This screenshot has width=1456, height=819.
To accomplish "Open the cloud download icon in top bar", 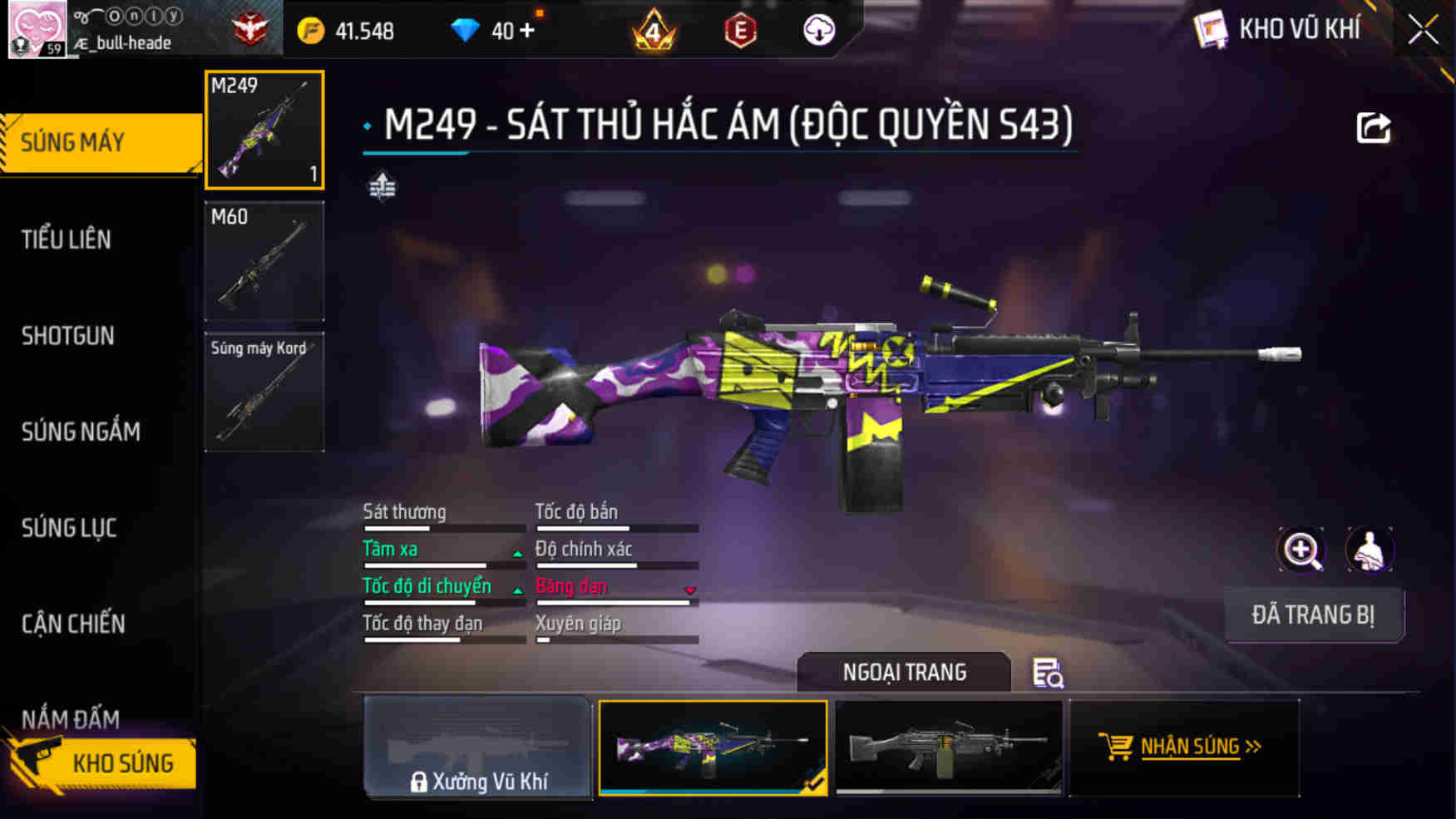I will coord(820,29).
